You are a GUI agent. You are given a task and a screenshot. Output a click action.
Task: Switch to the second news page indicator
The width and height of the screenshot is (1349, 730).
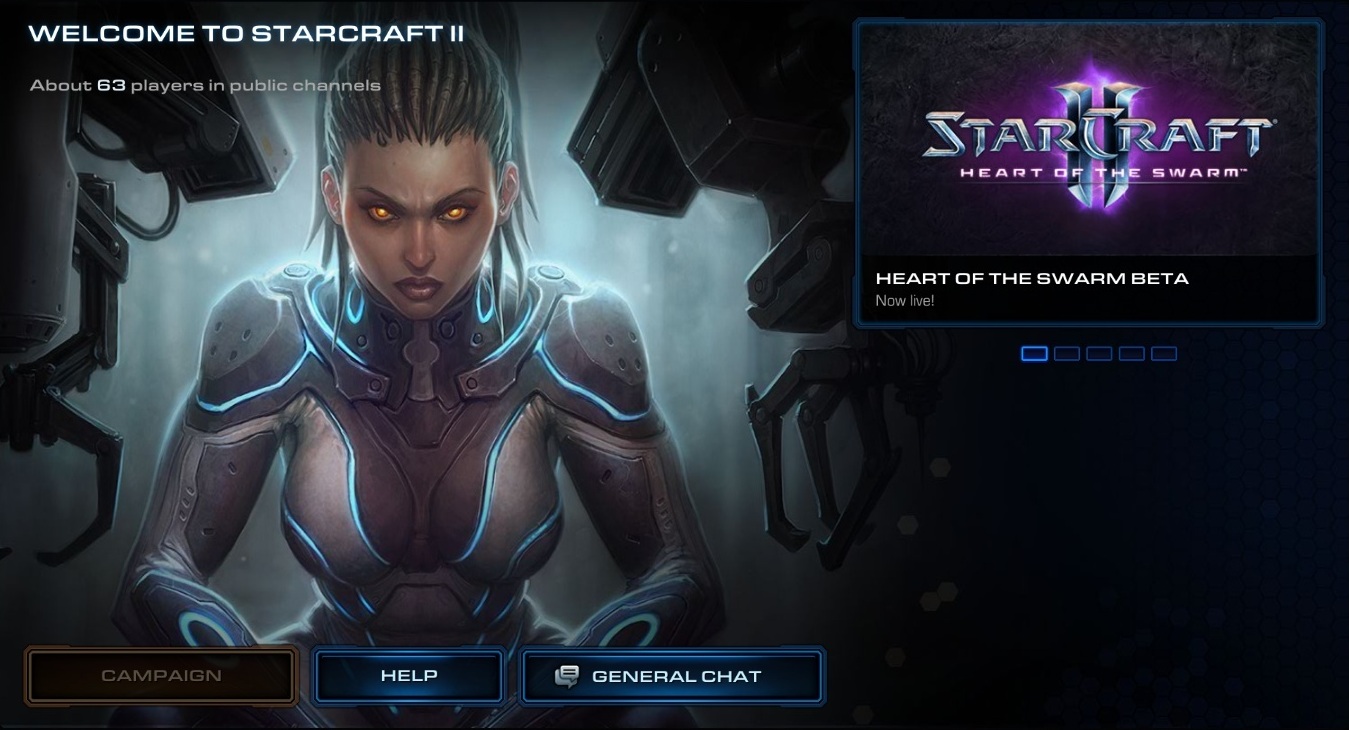click(x=1067, y=353)
